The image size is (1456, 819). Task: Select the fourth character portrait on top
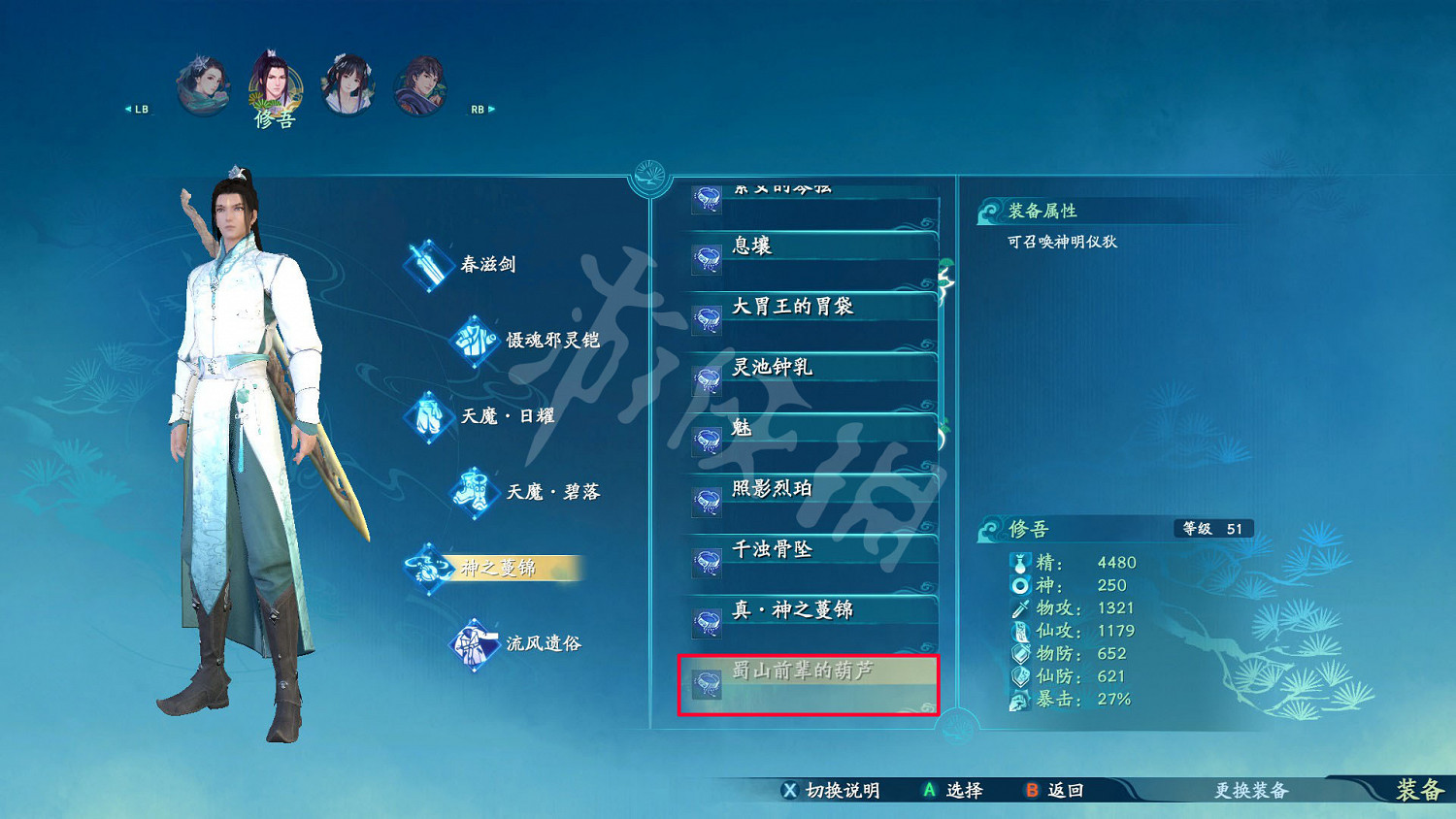pyautogui.click(x=420, y=82)
